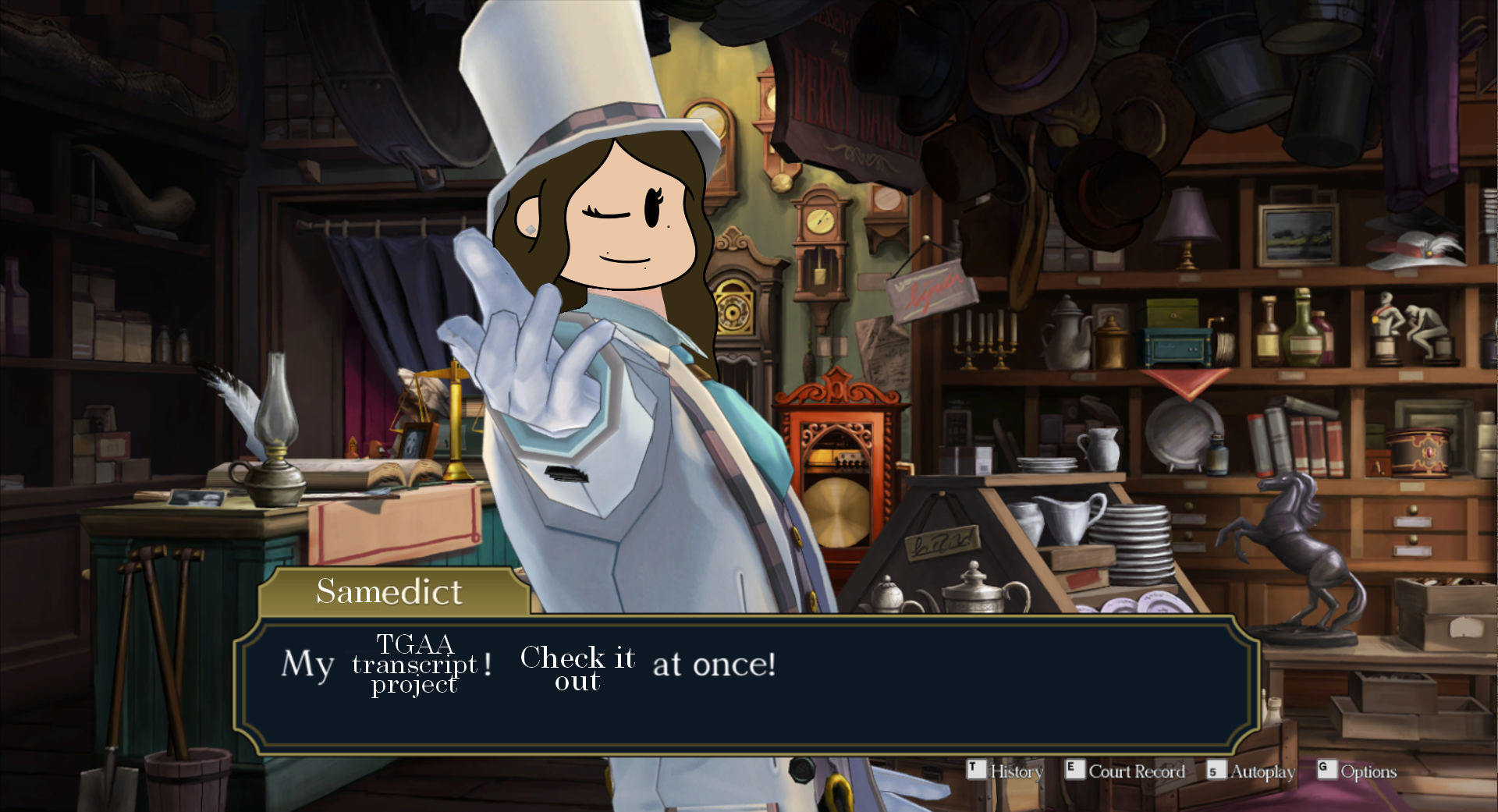Open the Options menu
Image resolution: width=1498 pixels, height=812 pixels.
1357,771
